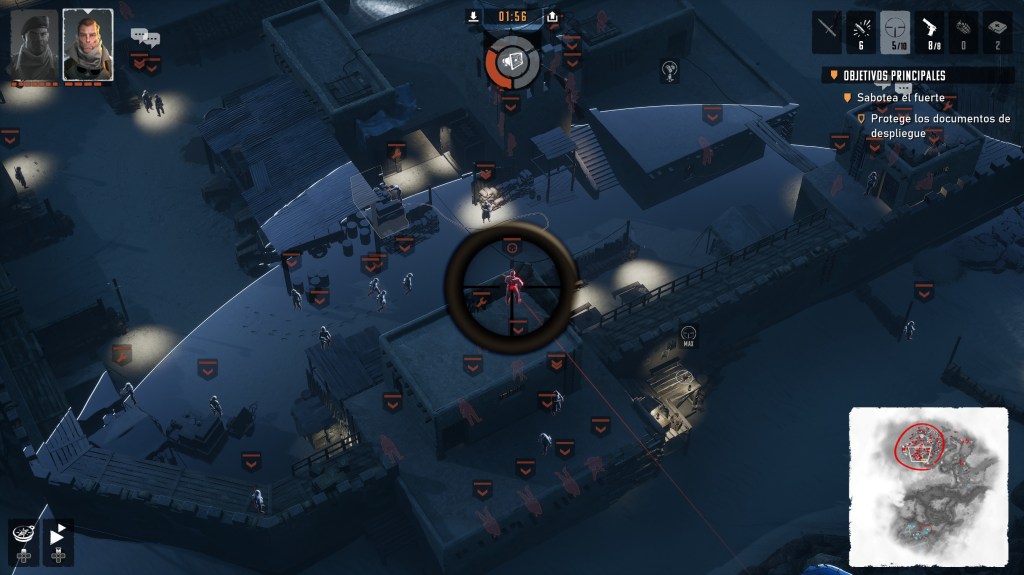Select the beret soldier portrait
Image resolution: width=1024 pixels, height=575 pixels.
[x=34, y=45]
